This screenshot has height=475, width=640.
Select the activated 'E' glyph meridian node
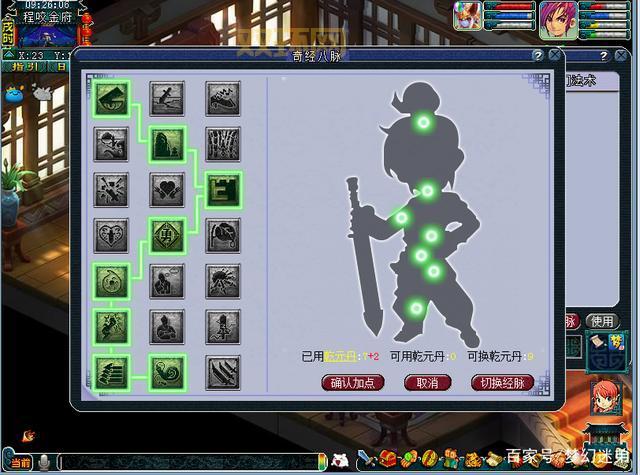tap(222, 187)
